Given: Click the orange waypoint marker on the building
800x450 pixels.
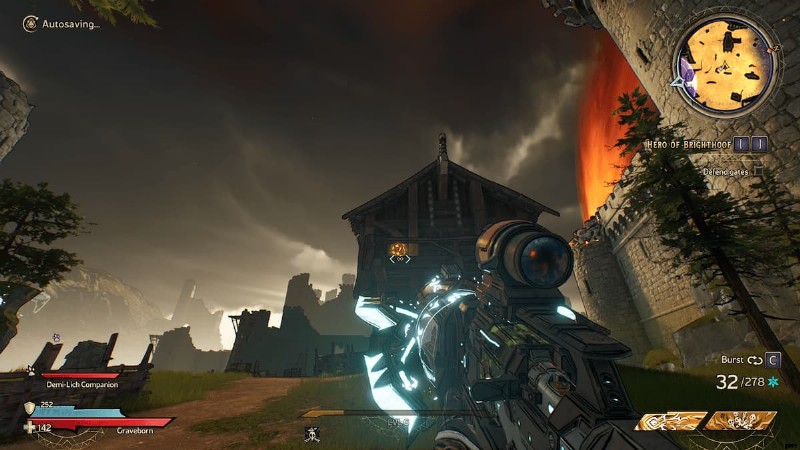Looking at the screenshot, I should click(399, 248).
